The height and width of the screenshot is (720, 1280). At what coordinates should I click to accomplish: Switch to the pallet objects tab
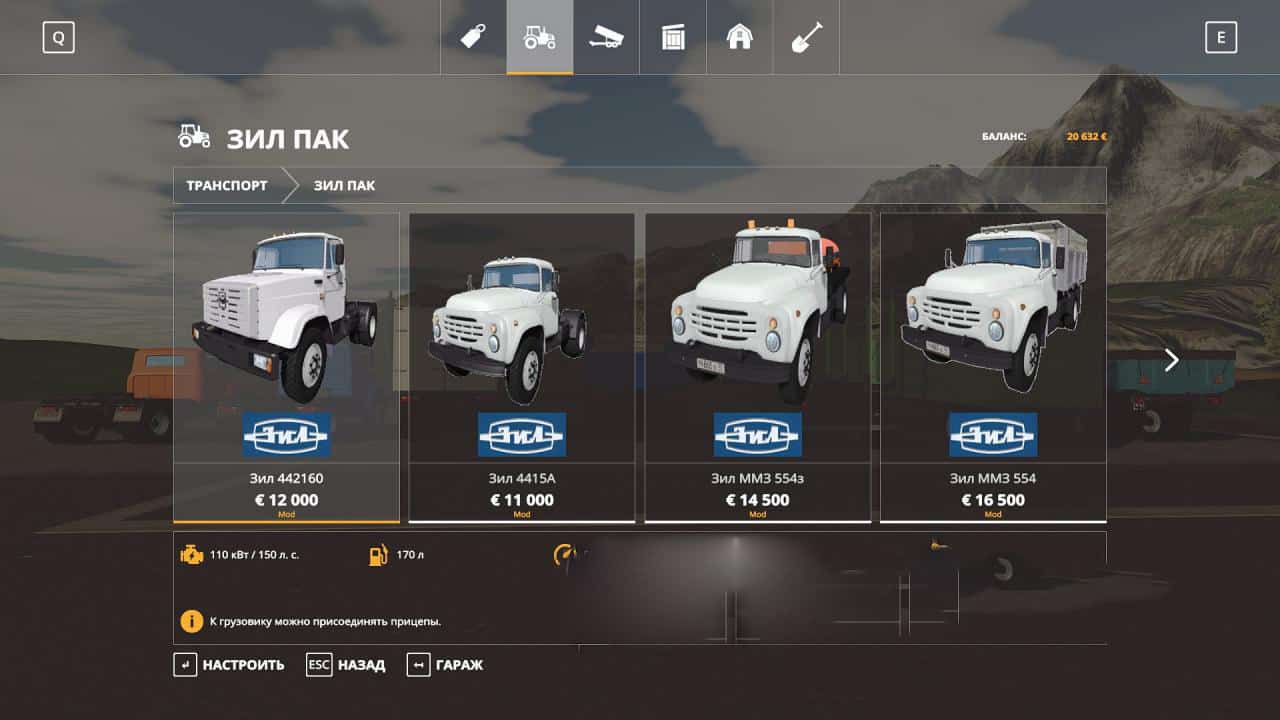coord(673,38)
